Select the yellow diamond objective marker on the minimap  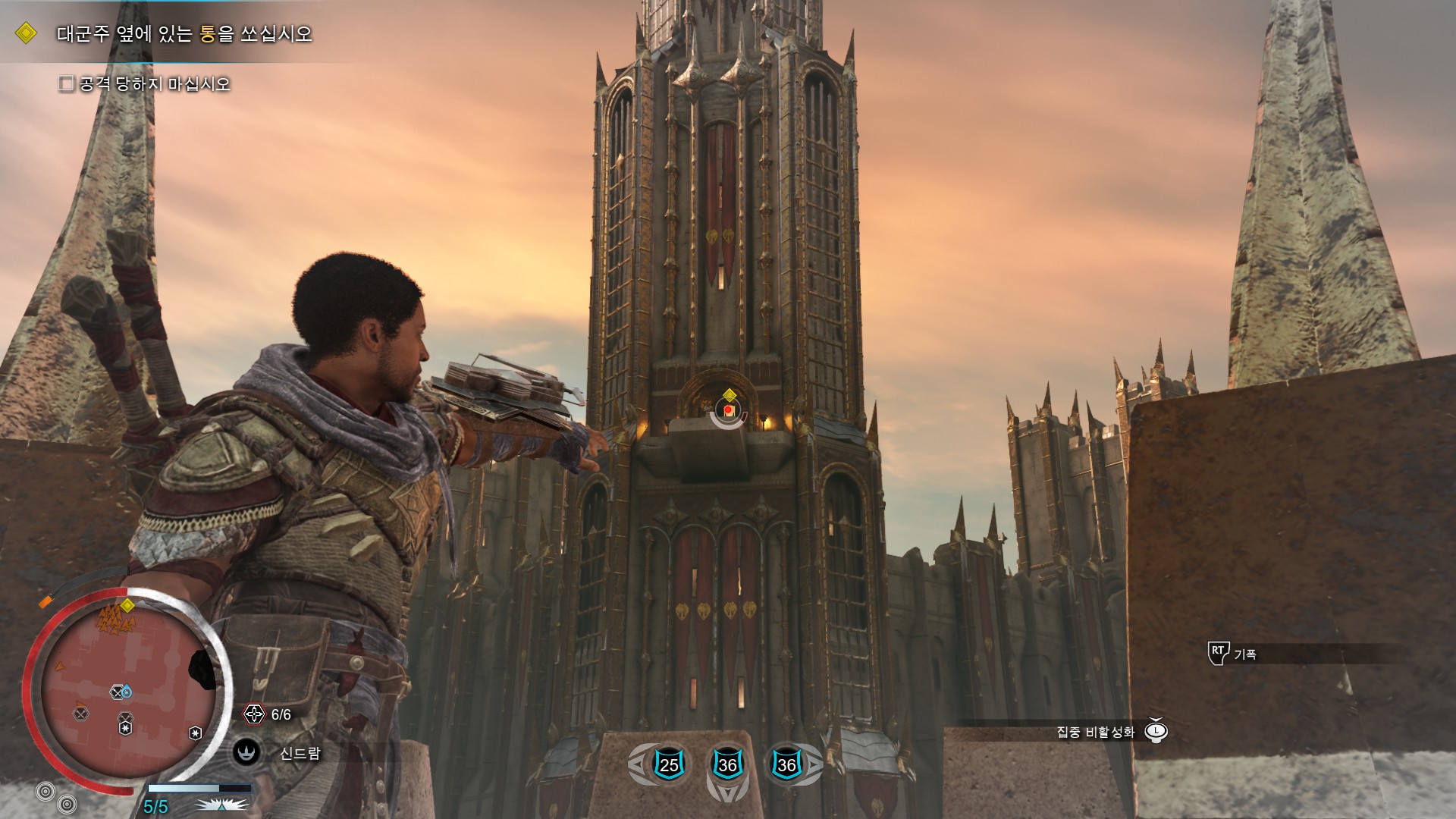(x=127, y=605)
